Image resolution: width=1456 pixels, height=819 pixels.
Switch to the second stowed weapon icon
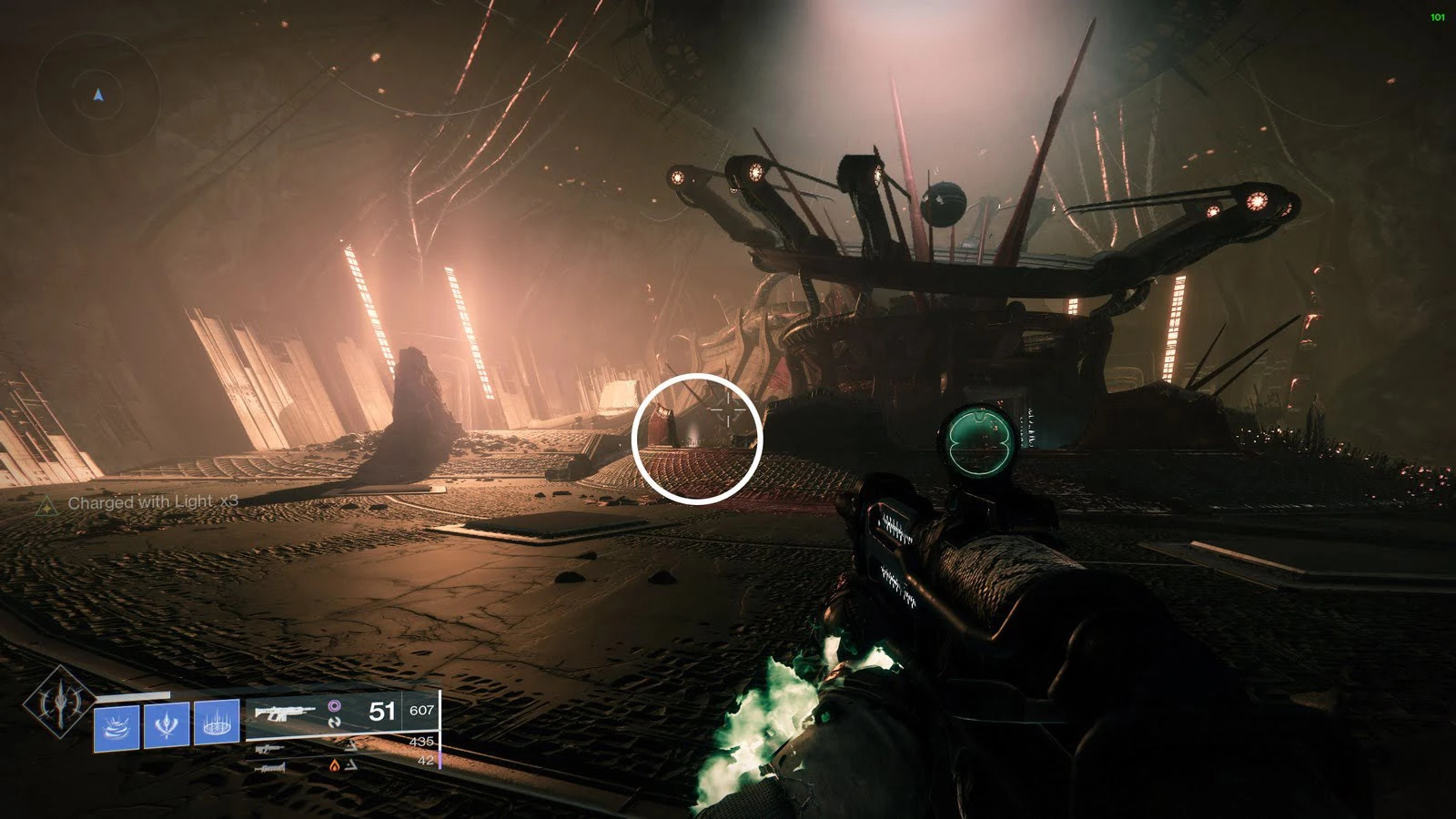click(x=270, y=748)
